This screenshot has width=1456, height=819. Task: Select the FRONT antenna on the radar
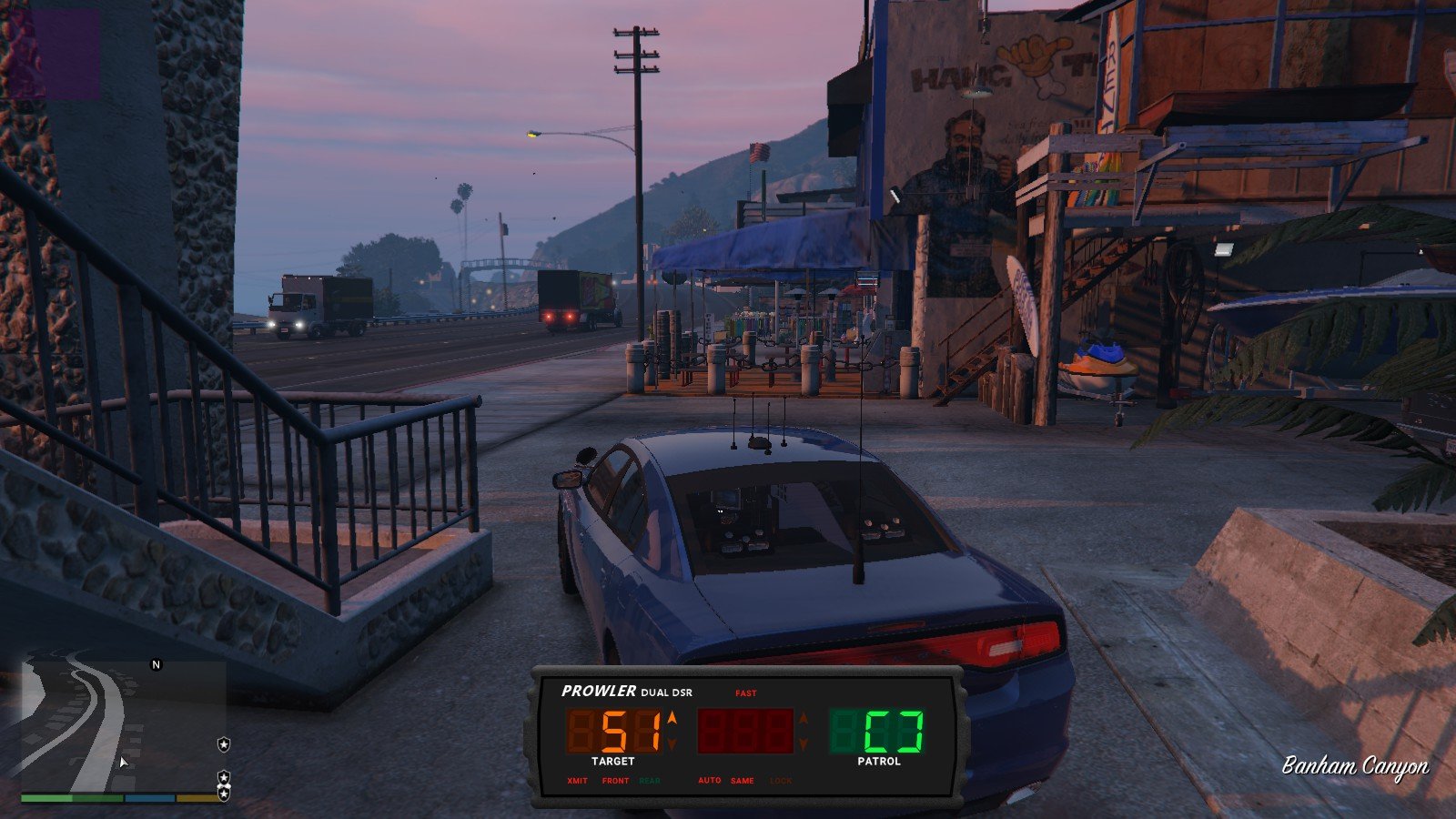coord(615,781)
